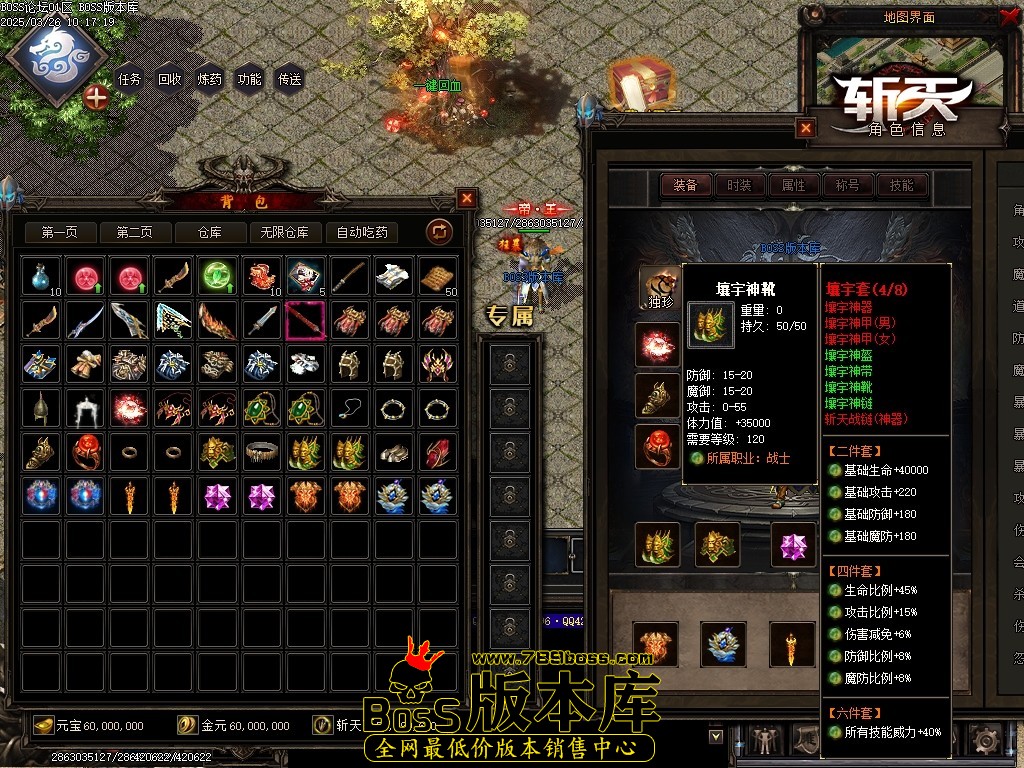Show the 技能 skills tab
This screenshot has width=1024, height=768.
click(x=902, y=185)
